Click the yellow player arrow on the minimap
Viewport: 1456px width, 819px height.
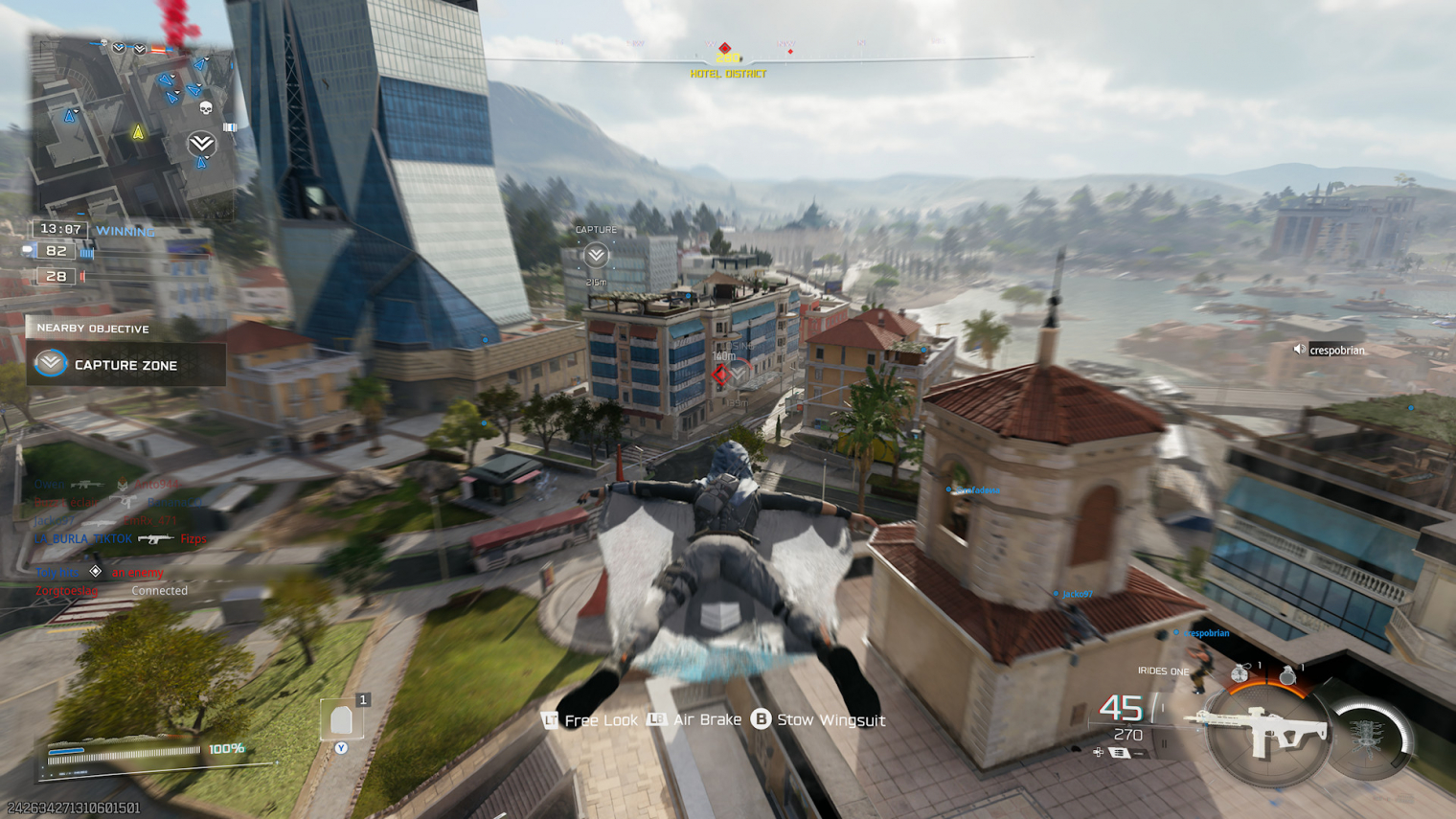pyautogui.click(x=138, y=133)
